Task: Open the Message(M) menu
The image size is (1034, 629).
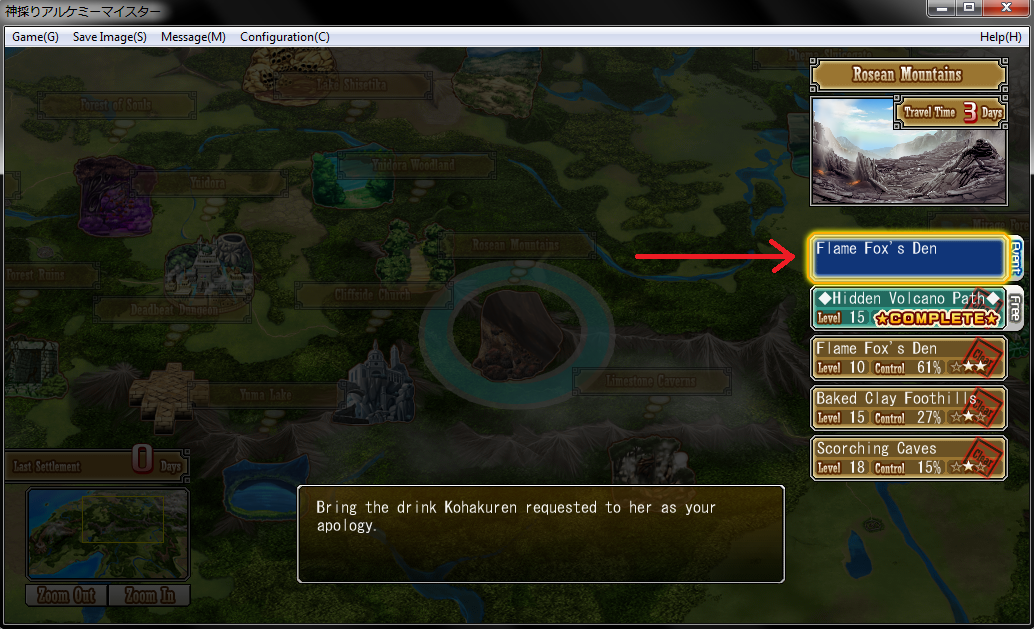Action: (x=193, y=37)
